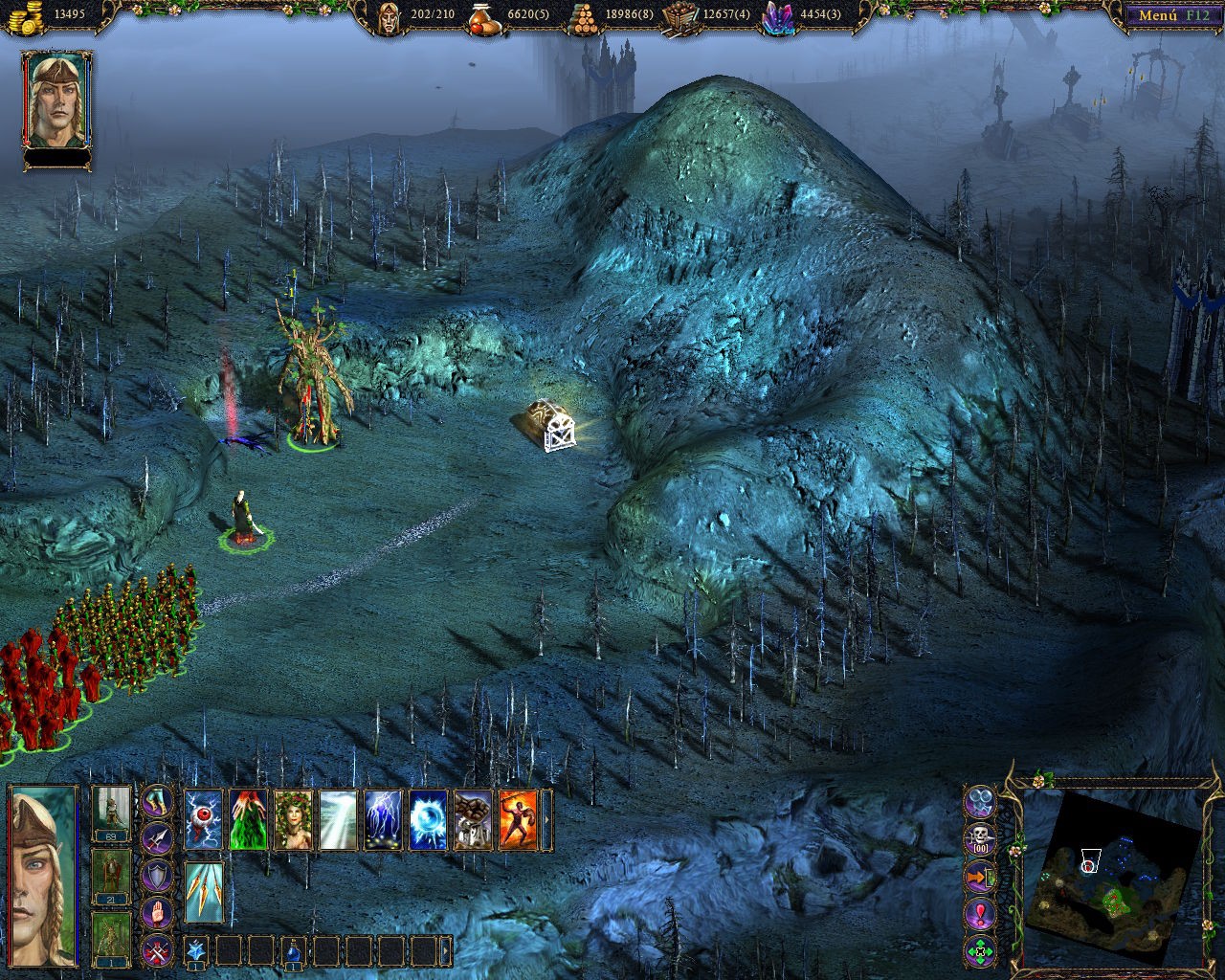The image size is (1225, 980).
Task: Activate the boot move command
Action: (158, 802)
